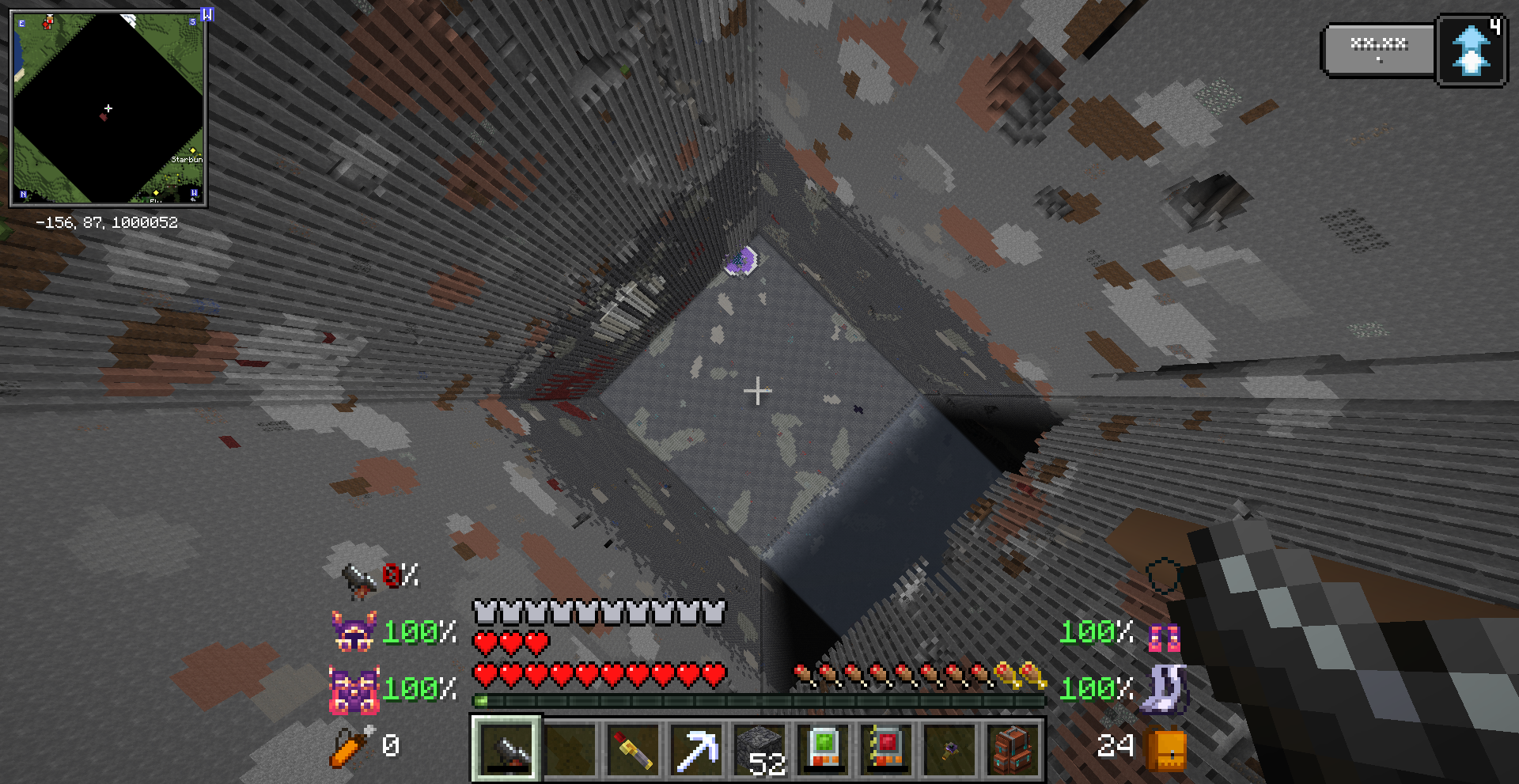Click the Starbun waypoint on the minimap
The width and height of the screenshot is (1519, 784).
click(x=192, y=150)
